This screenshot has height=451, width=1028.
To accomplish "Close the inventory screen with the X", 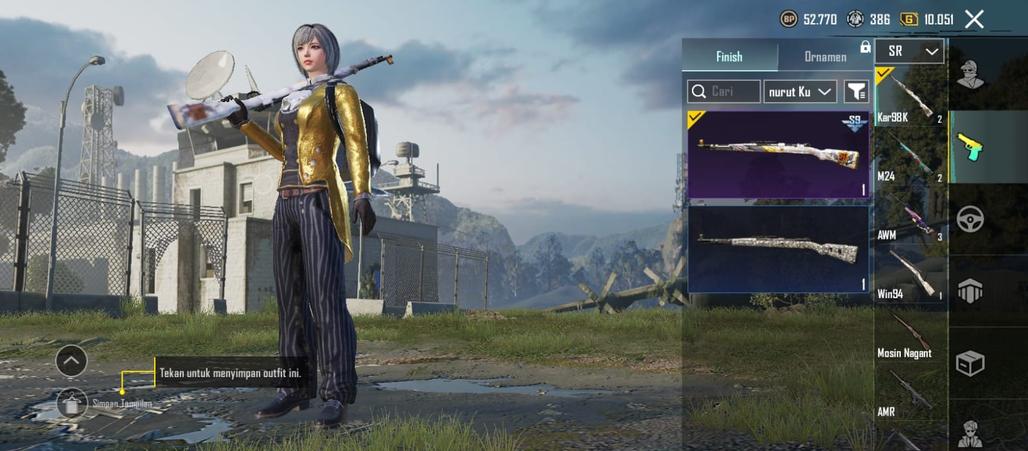I will (974, 19).
